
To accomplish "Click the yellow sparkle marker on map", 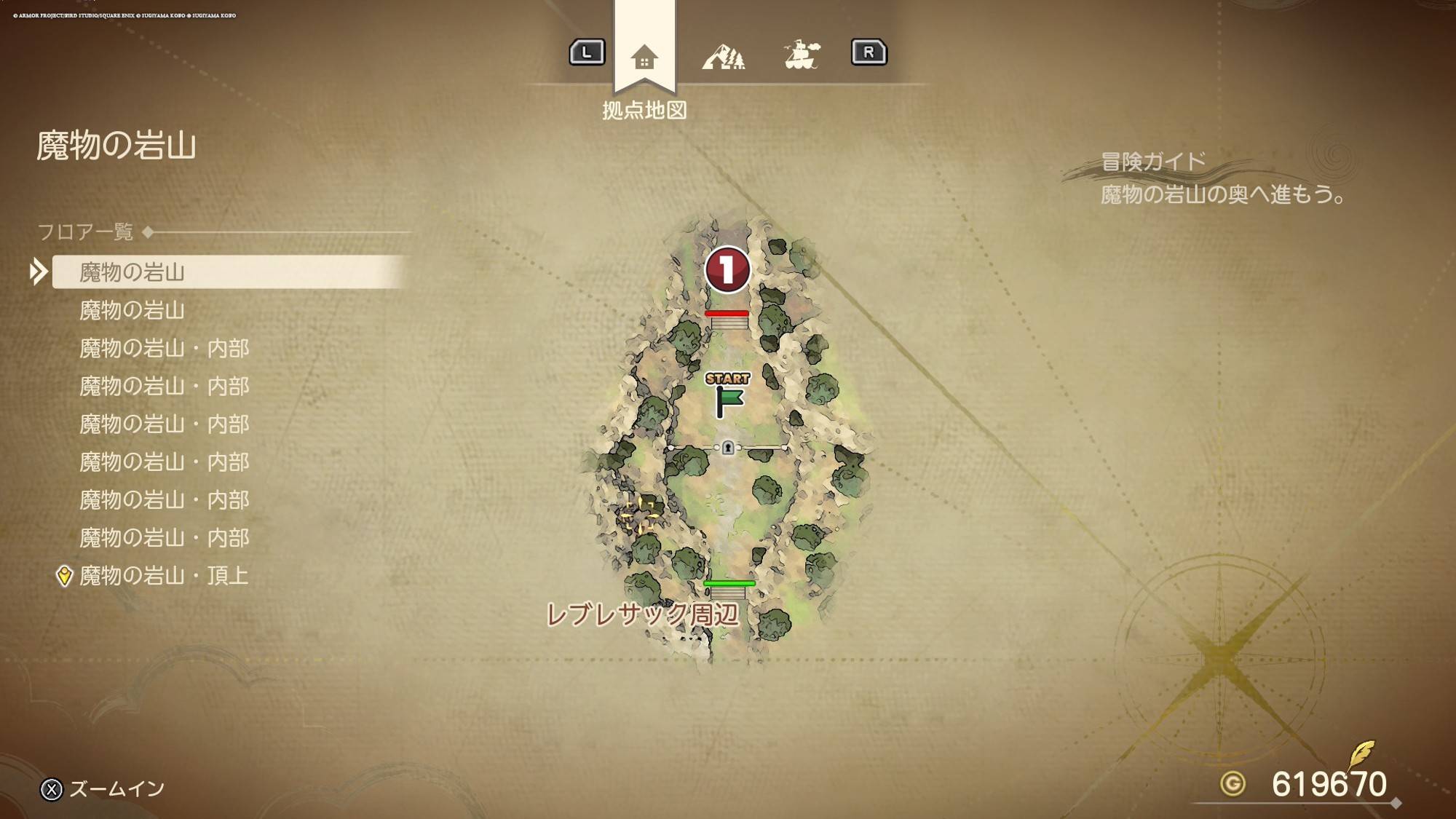I will tap(639, 514).
